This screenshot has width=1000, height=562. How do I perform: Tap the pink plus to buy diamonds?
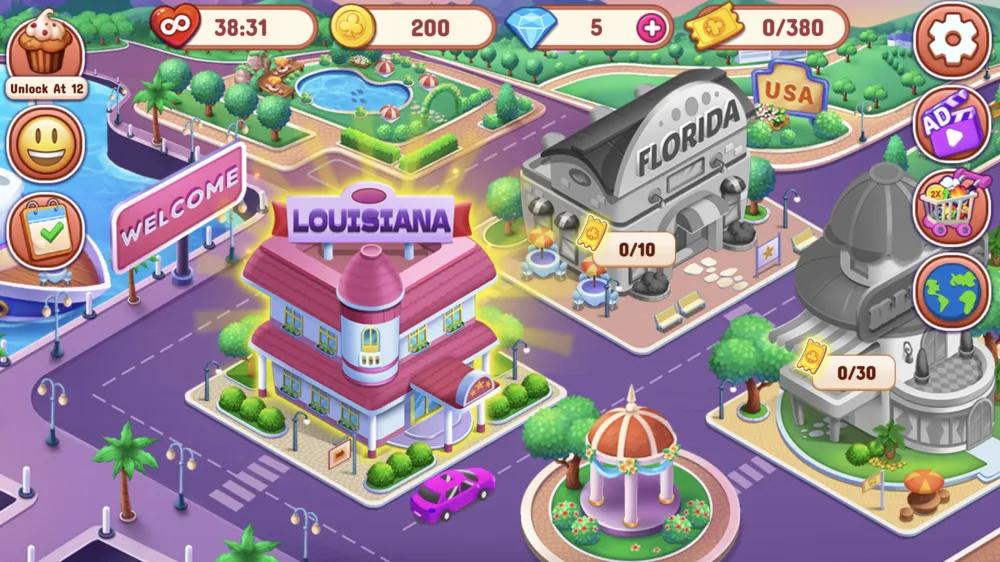pos(651,28)
